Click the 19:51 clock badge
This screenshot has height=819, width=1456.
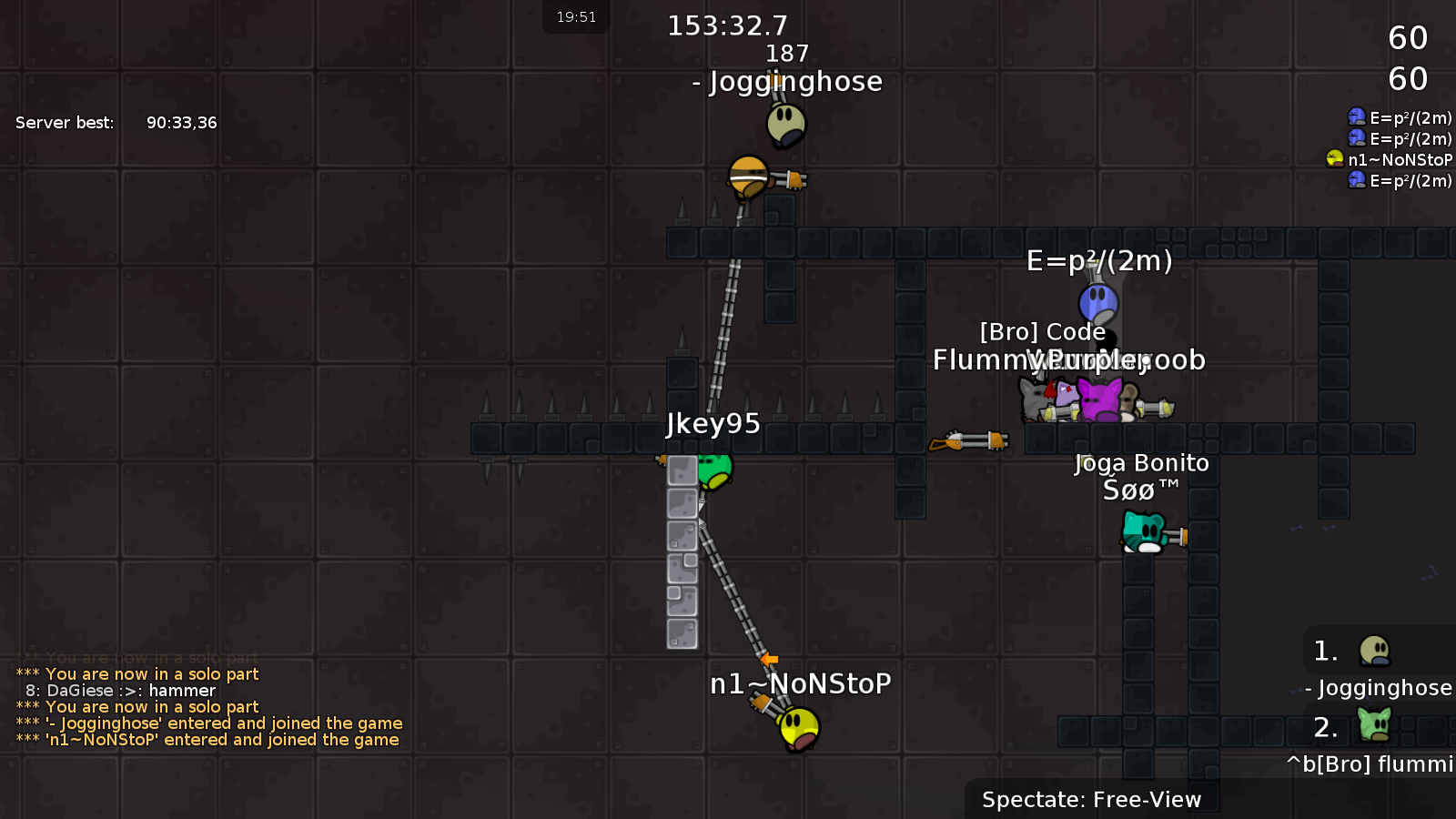[x=576, y=16]
